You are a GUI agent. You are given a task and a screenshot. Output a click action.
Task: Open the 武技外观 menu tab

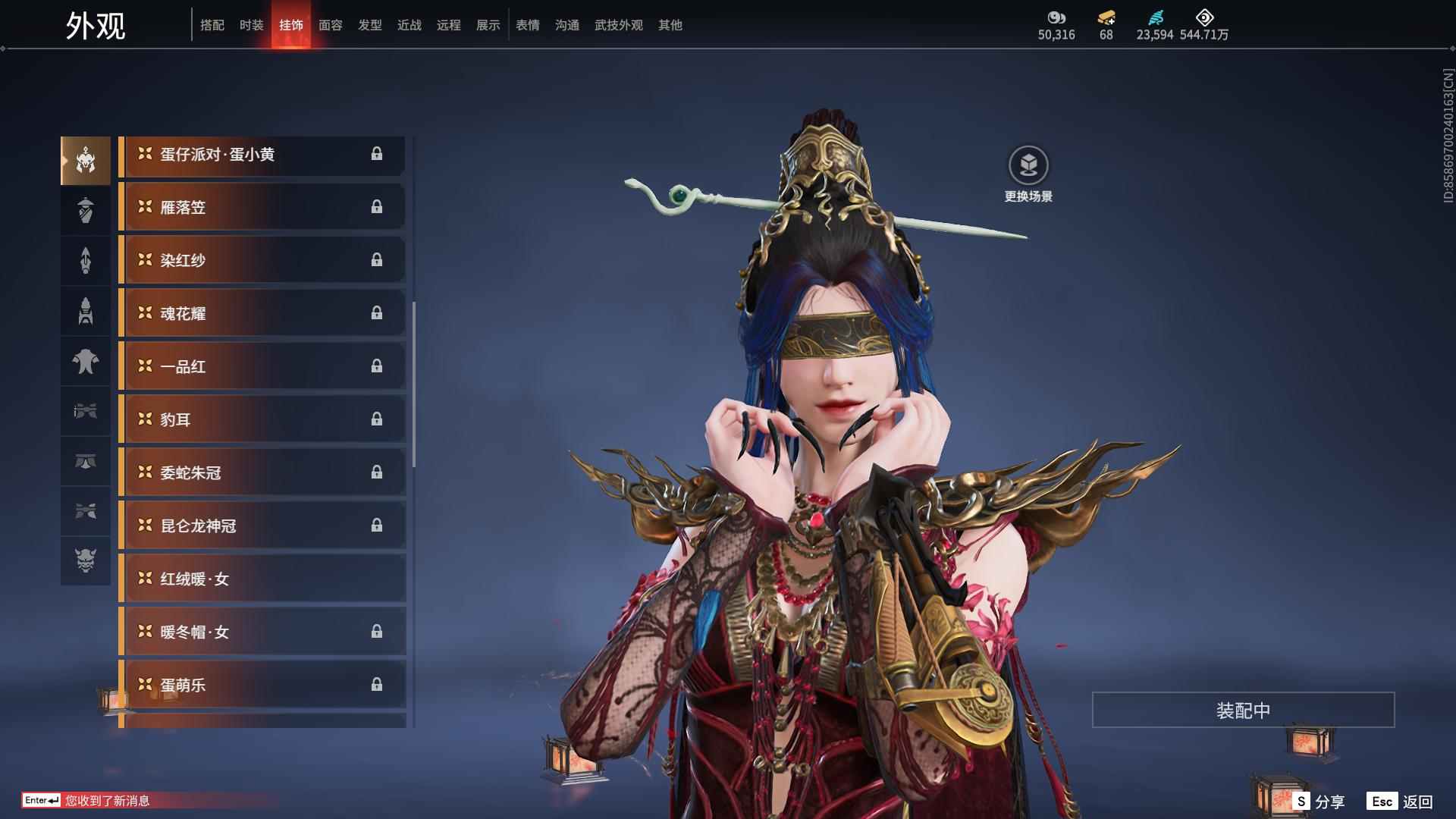(x=617, y=25)
